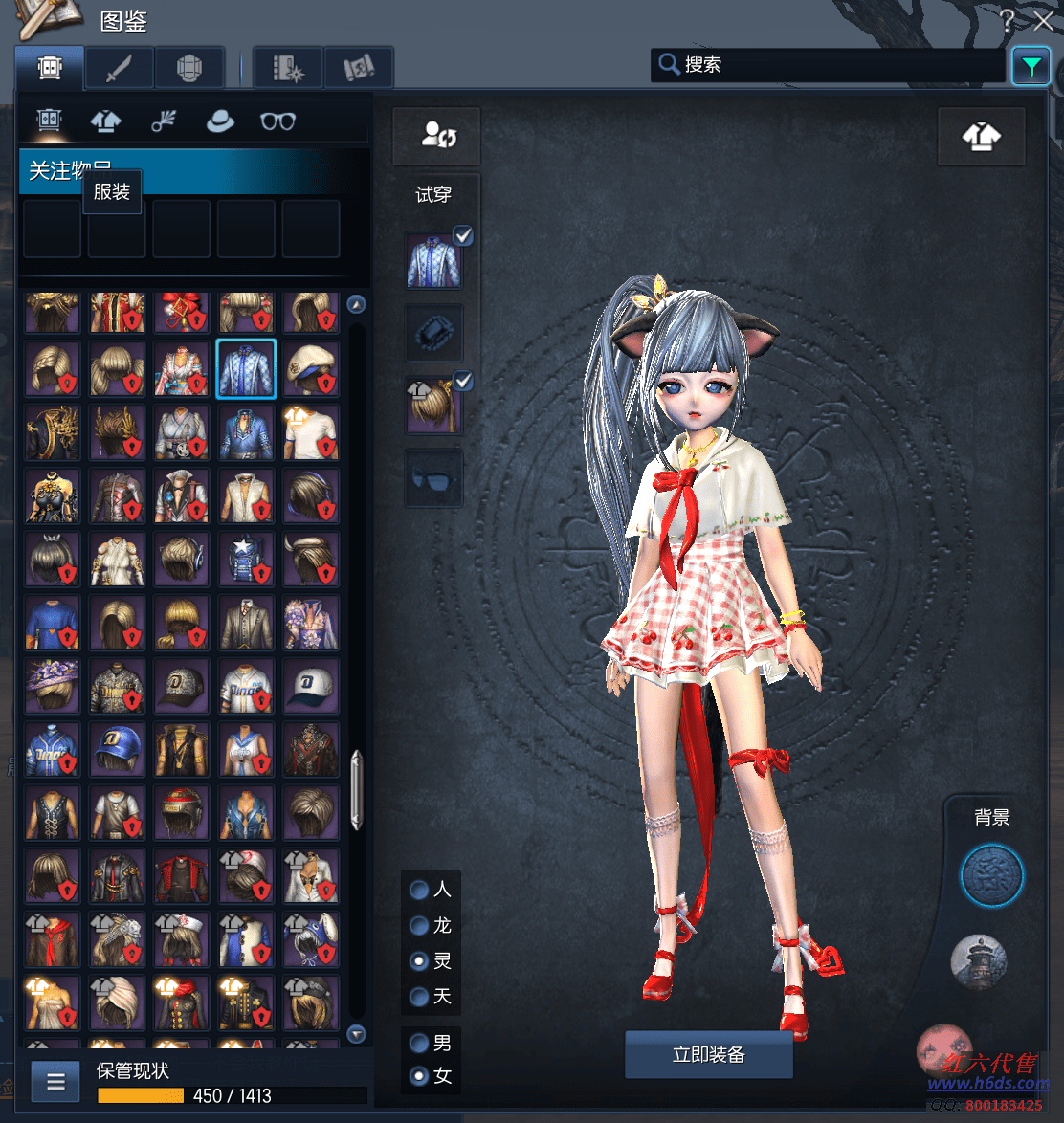Choose the 龙 race option
This screenshot has height=1123, width=1064.
(x=419, y=925)
